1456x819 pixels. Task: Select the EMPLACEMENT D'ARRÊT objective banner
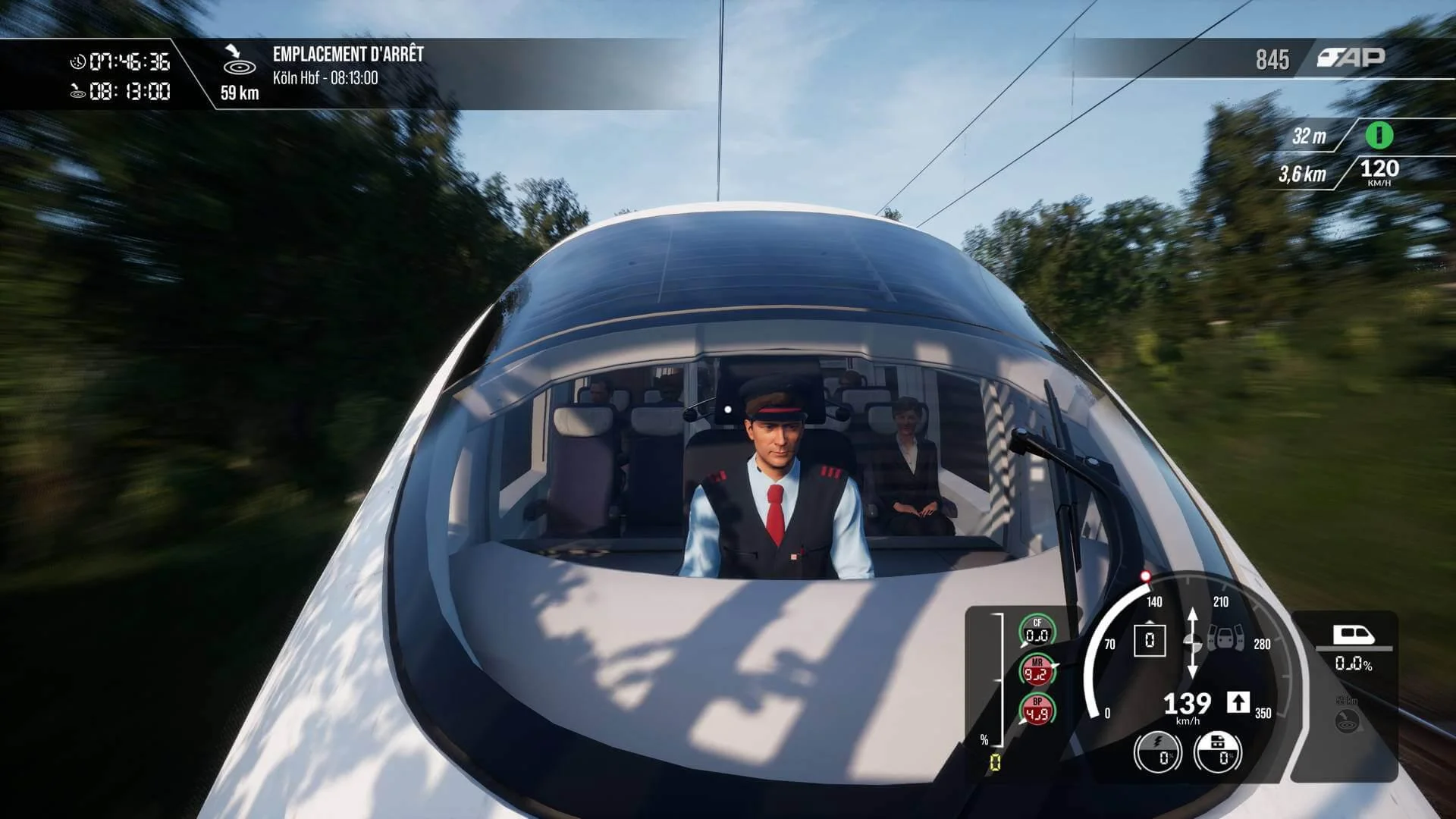click(x=349, y=53)
